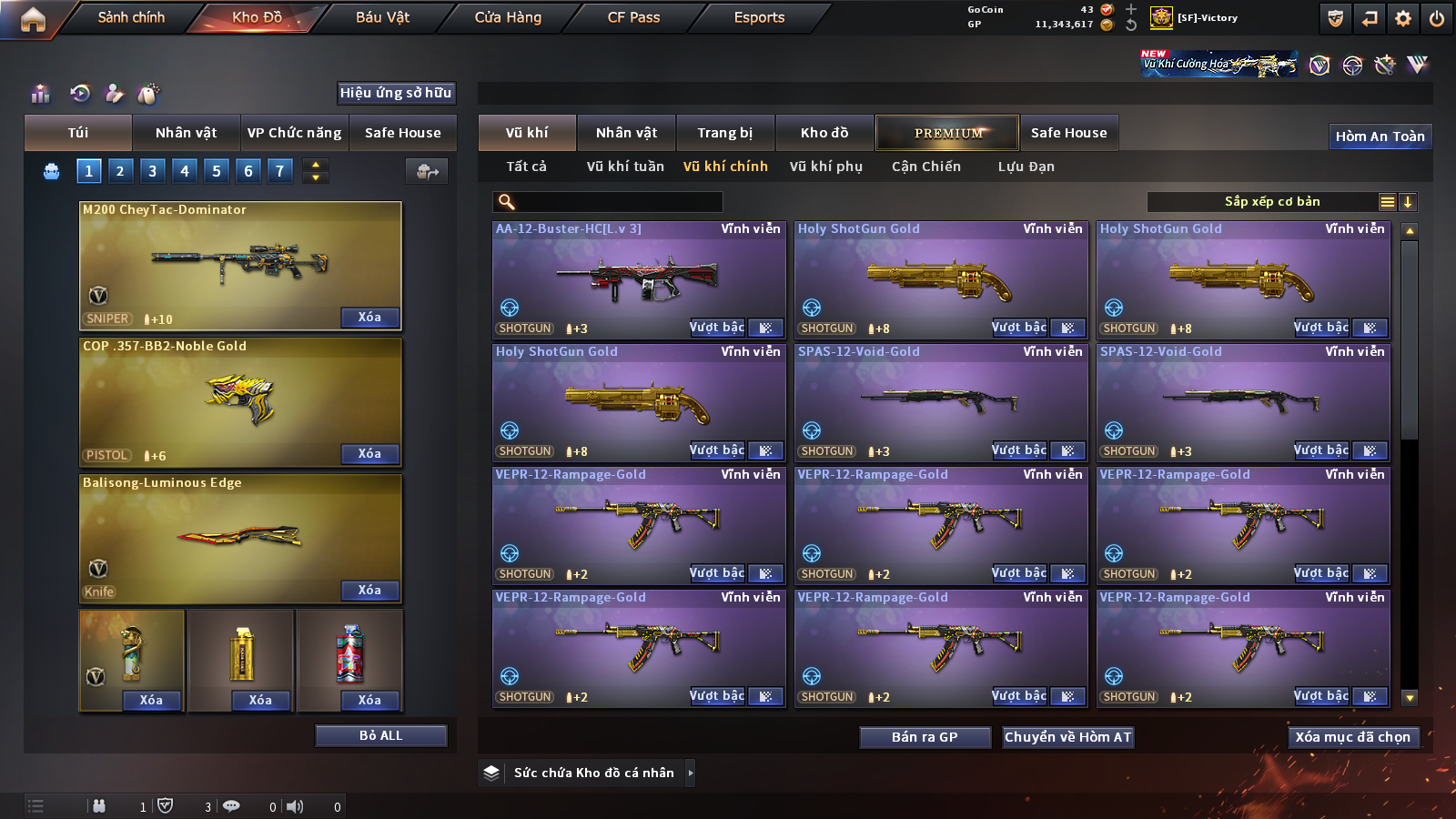
Task: Open the CF Pass tab
Action: (633, 17)
